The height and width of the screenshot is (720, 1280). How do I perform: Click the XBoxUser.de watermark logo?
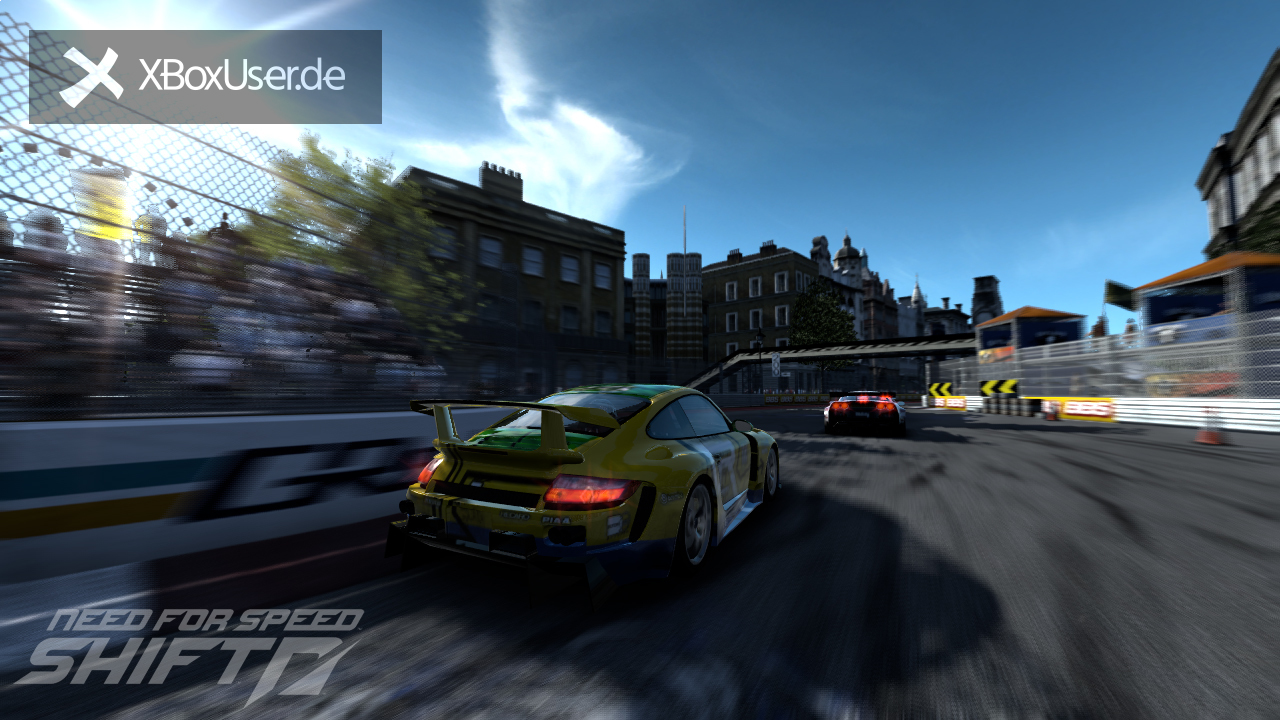click(x=205, y=77)
